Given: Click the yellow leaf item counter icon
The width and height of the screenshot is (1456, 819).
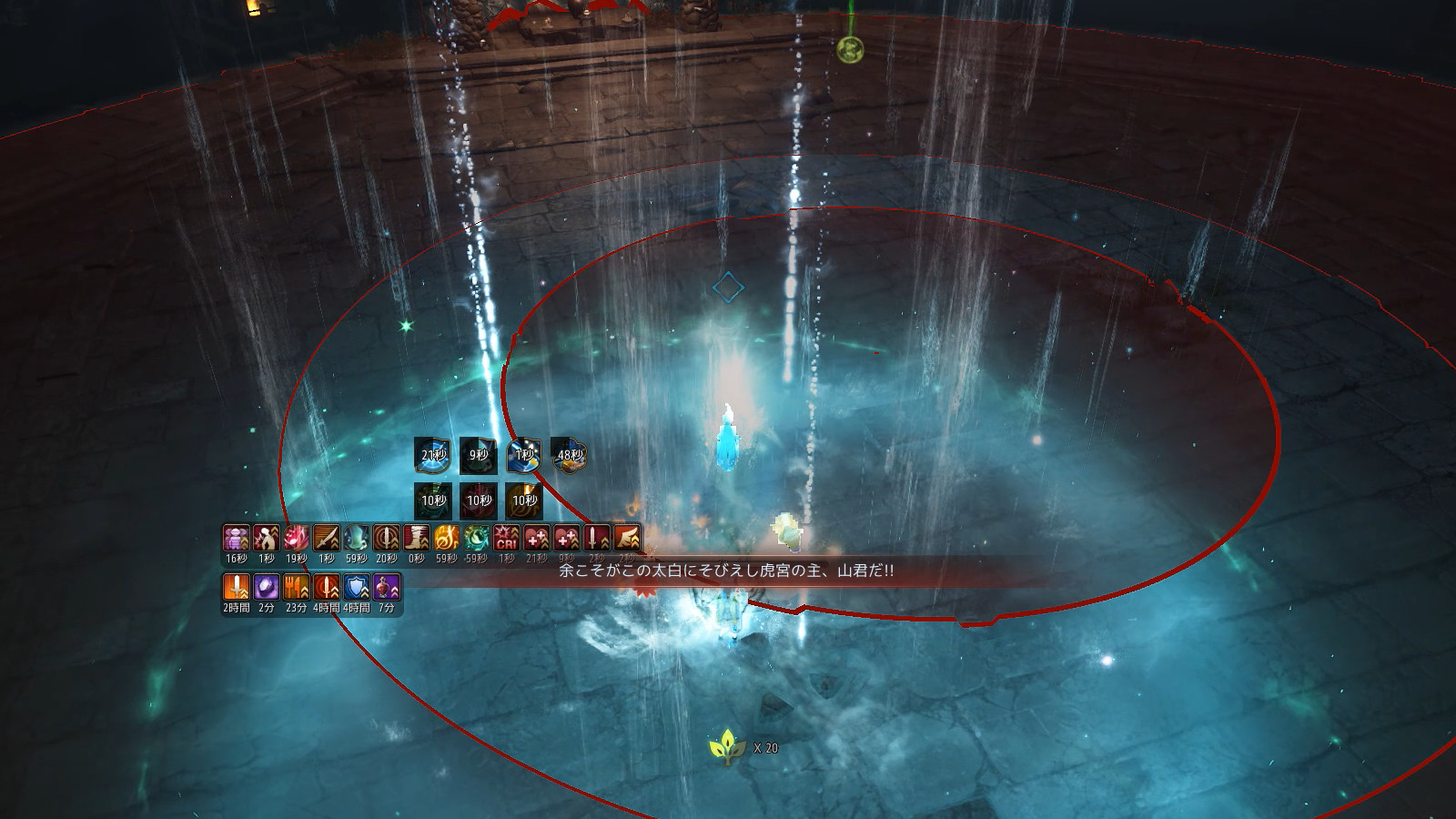Looking at the screenshot, I should click(727, 747).
